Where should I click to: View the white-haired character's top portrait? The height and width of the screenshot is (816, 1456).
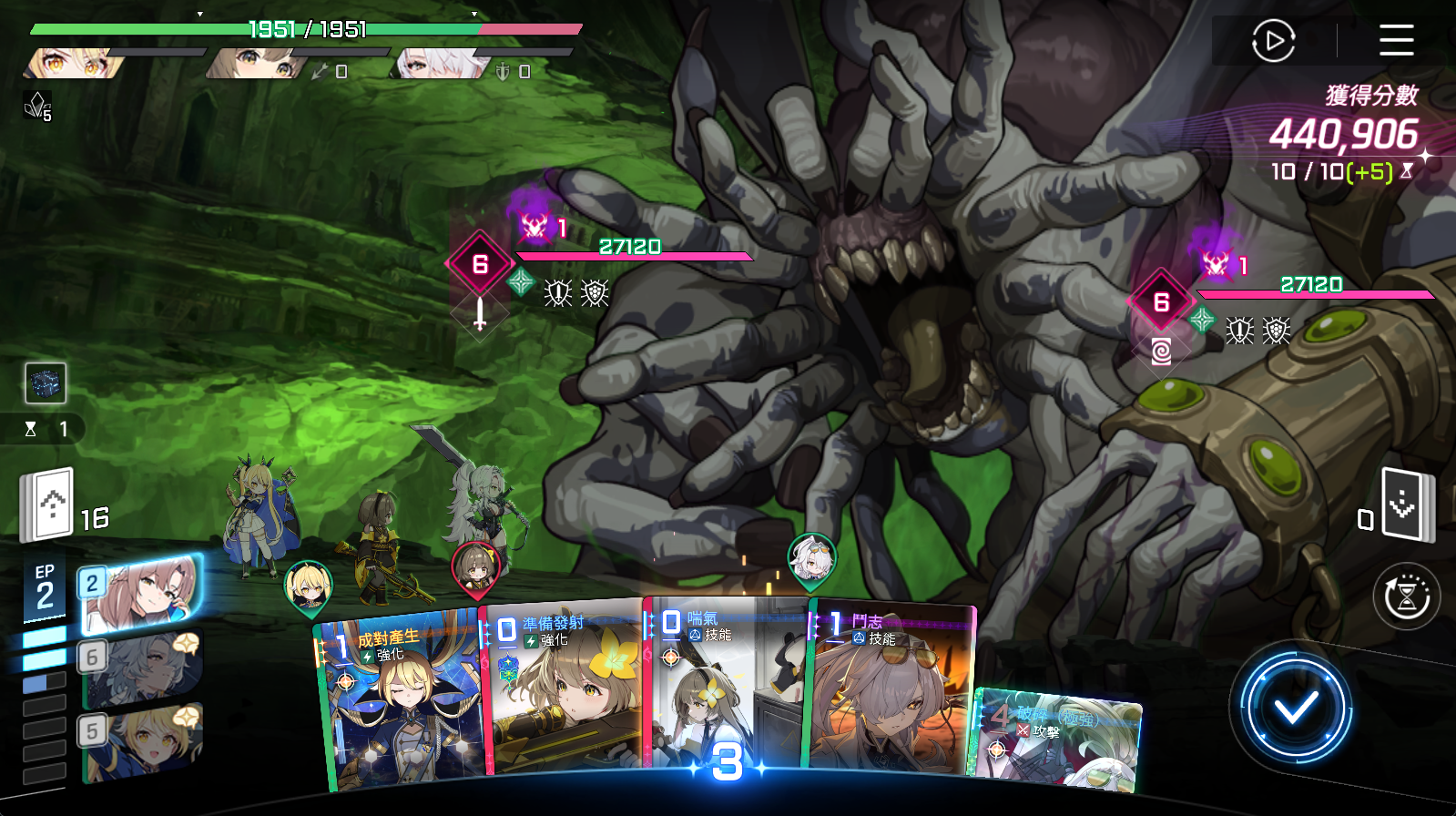(x=442, y=64)
